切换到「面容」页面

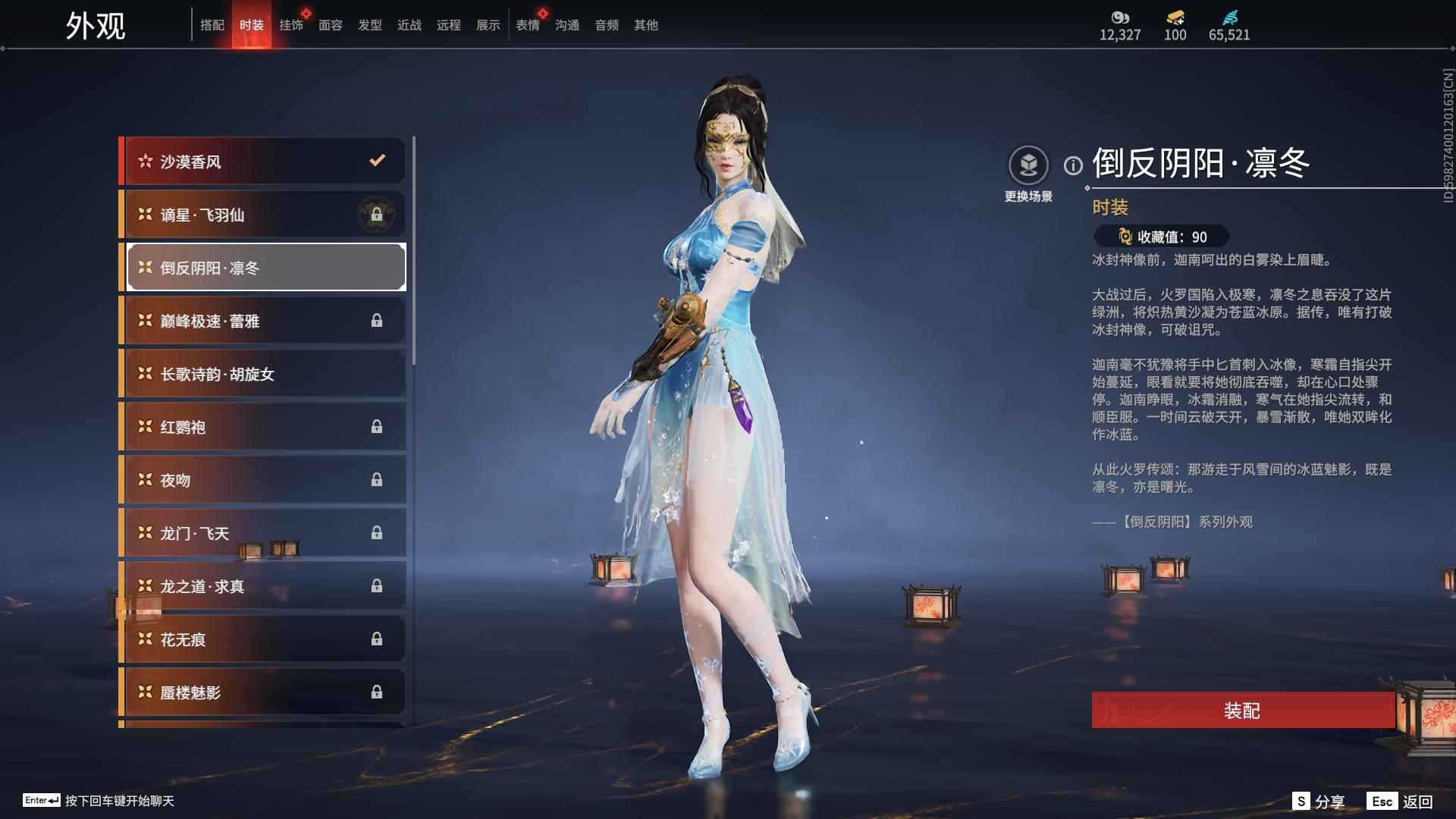click(331, 24)
